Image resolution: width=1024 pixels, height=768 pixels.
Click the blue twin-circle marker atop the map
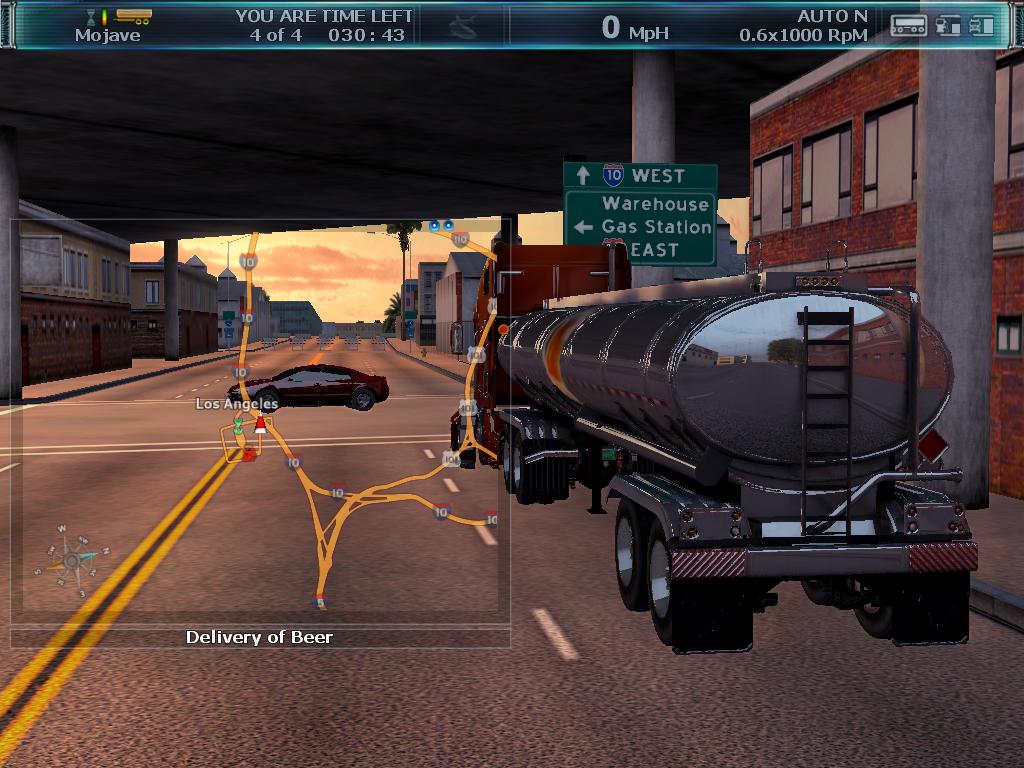tap(440, 226)
